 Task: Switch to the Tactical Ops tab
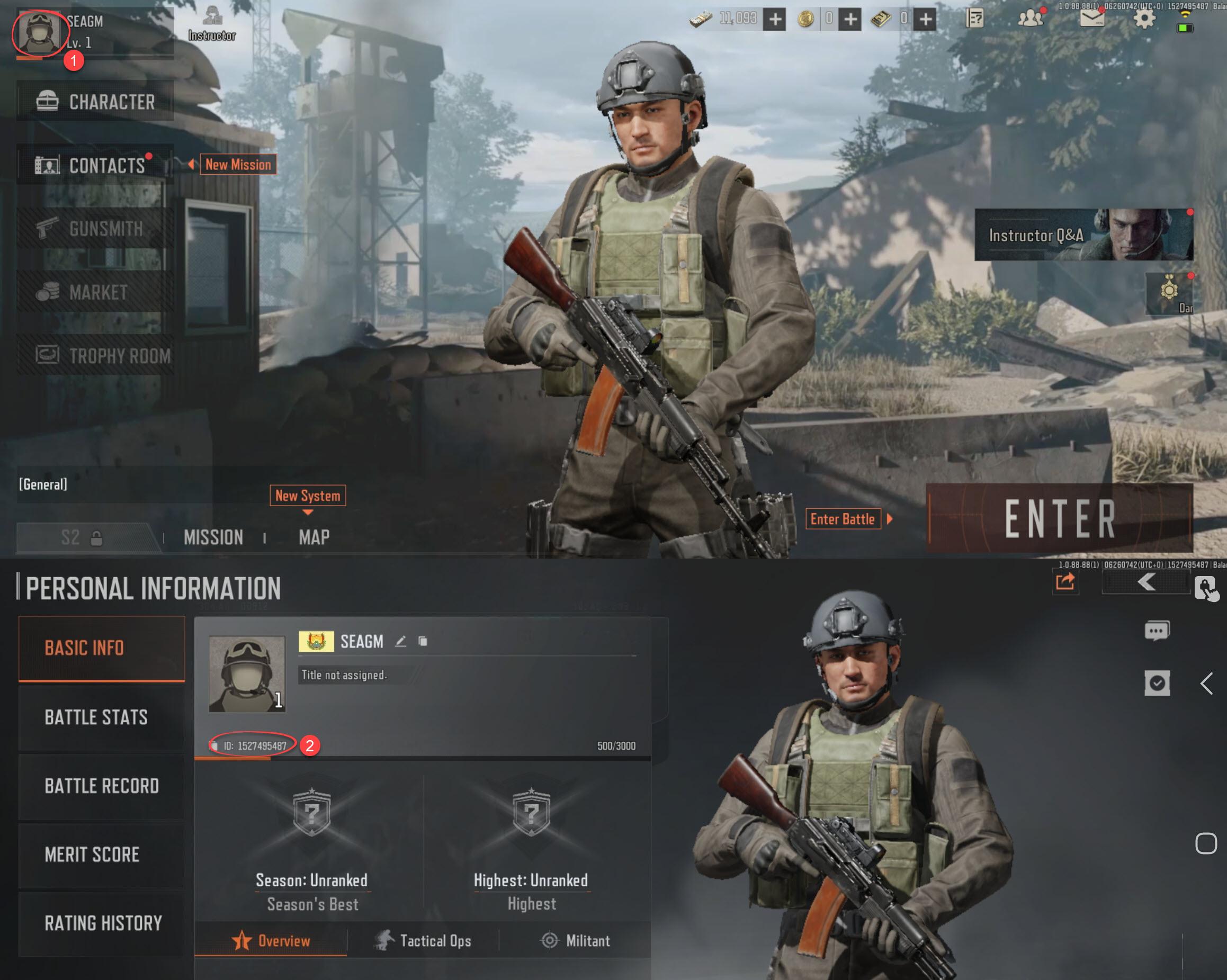pyautogui.click(x=424, y=941)
